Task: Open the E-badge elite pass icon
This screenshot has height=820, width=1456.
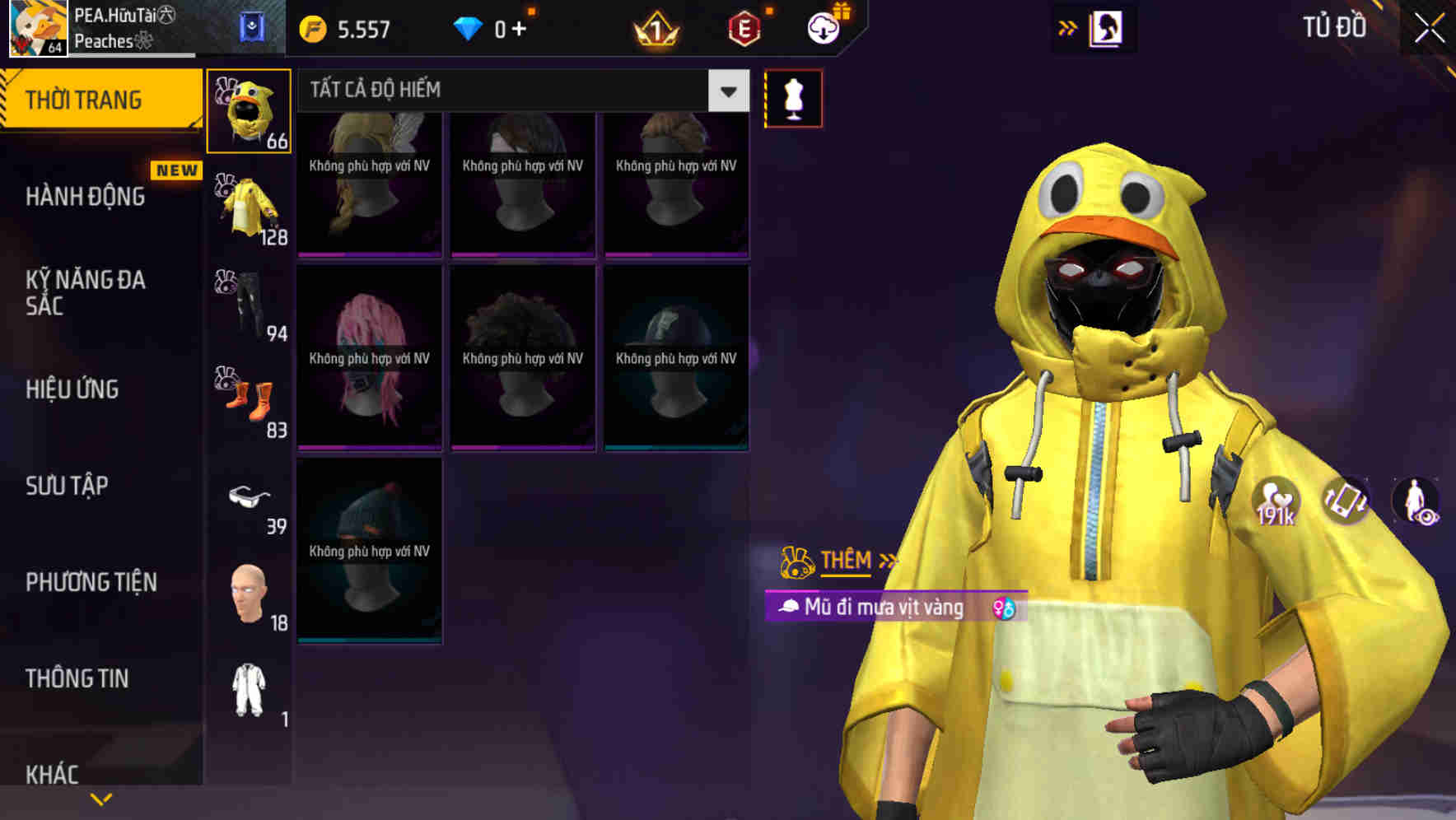Action: [x=745, y=27]
